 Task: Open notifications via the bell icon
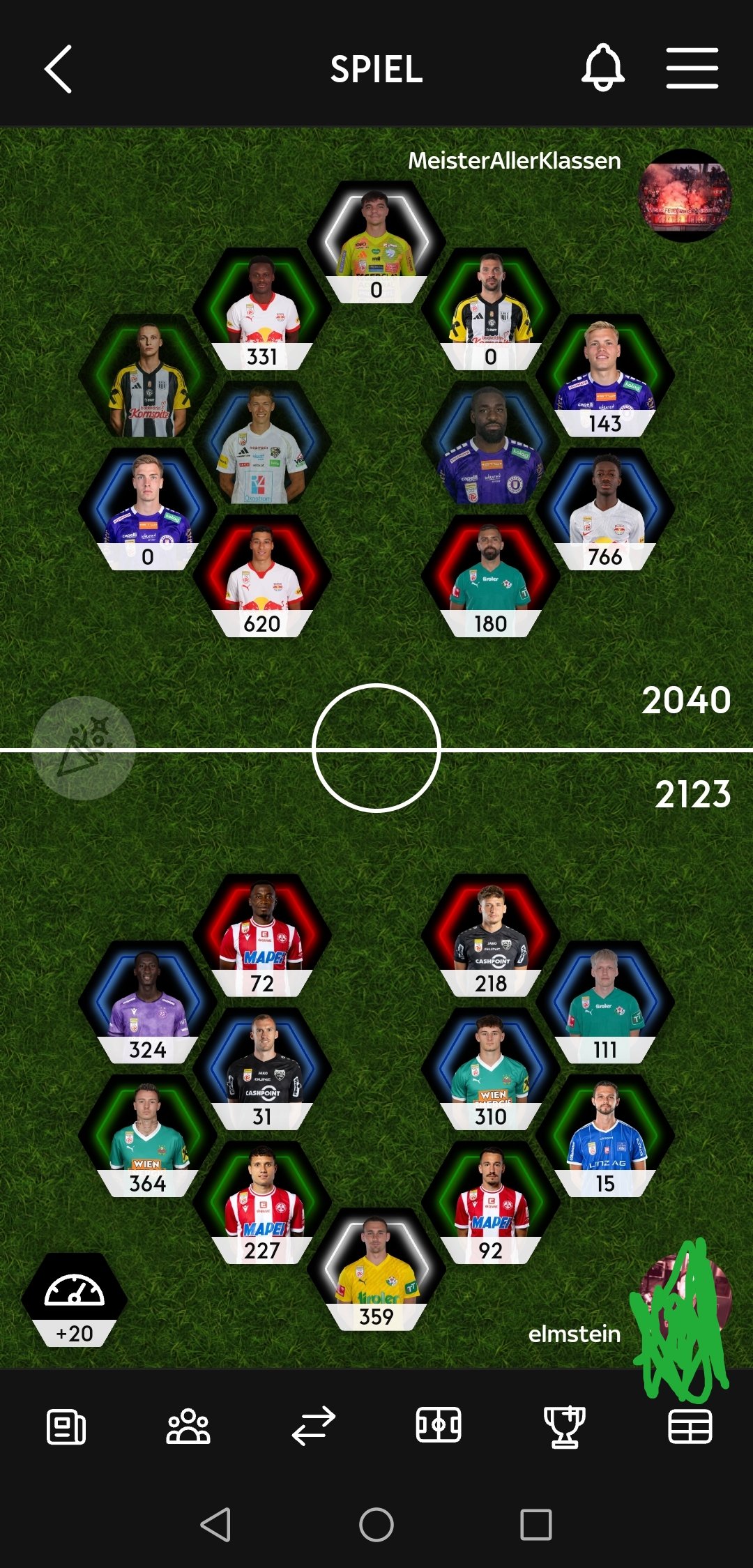(603, 68)
